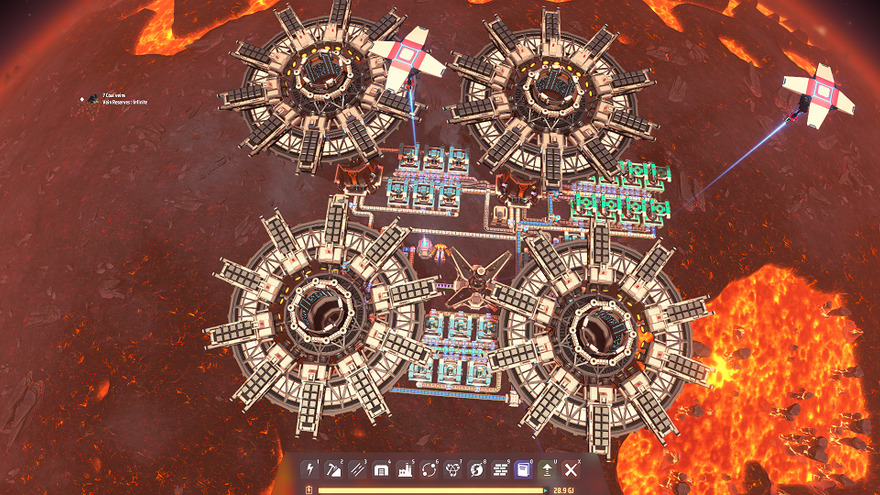Select the Dyson sphere build category
This screenshot has height=495, width=880.
pos(476,468)
